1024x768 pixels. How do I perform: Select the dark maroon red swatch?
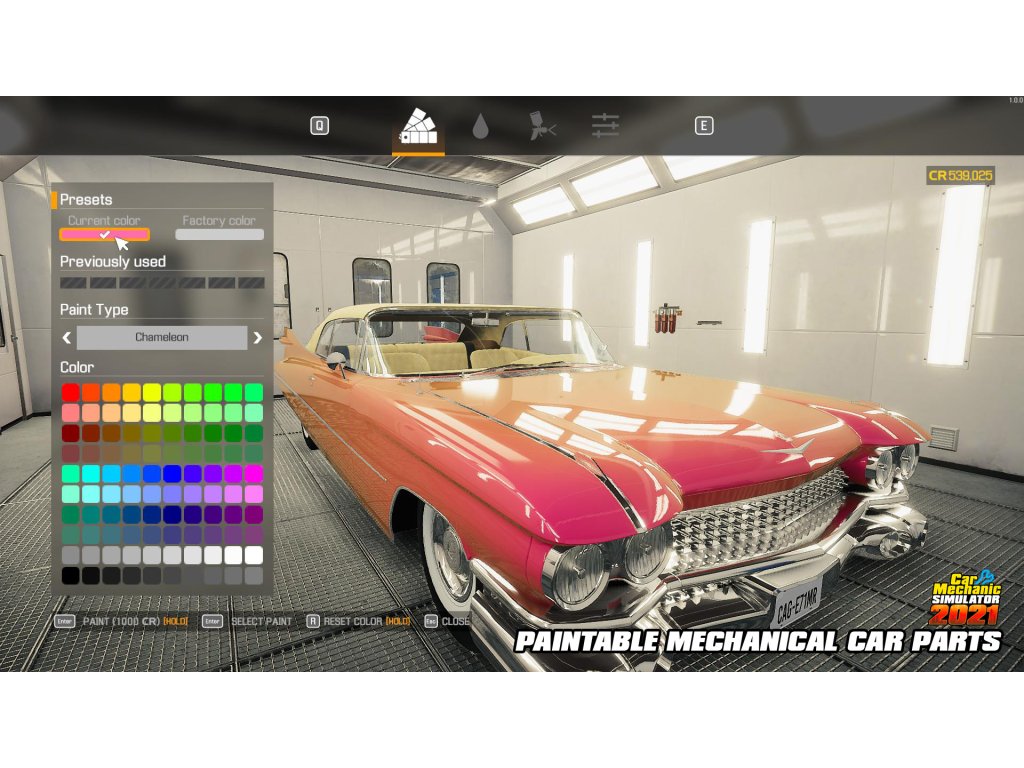[70, 433]
